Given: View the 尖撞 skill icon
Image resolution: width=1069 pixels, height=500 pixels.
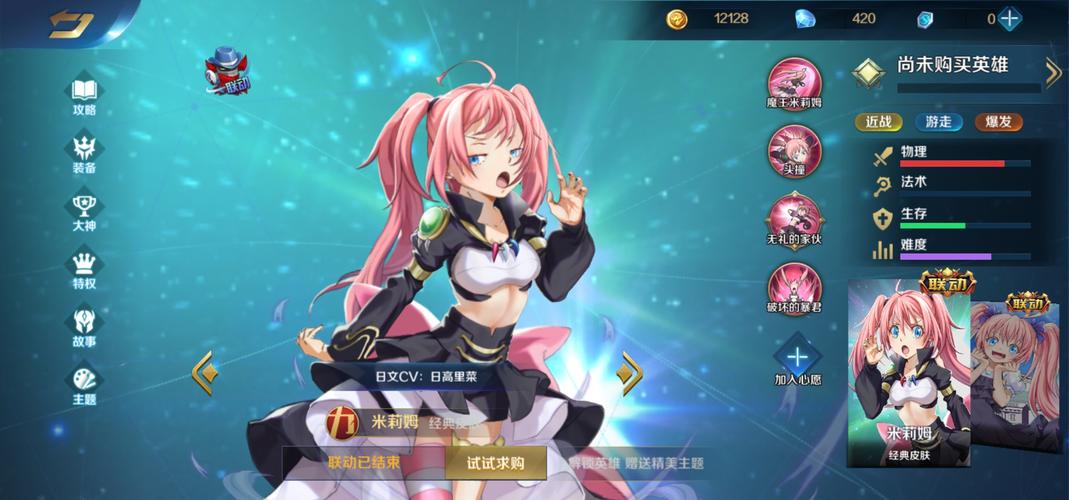Looking at the screenshot, I should coord(794,149).
